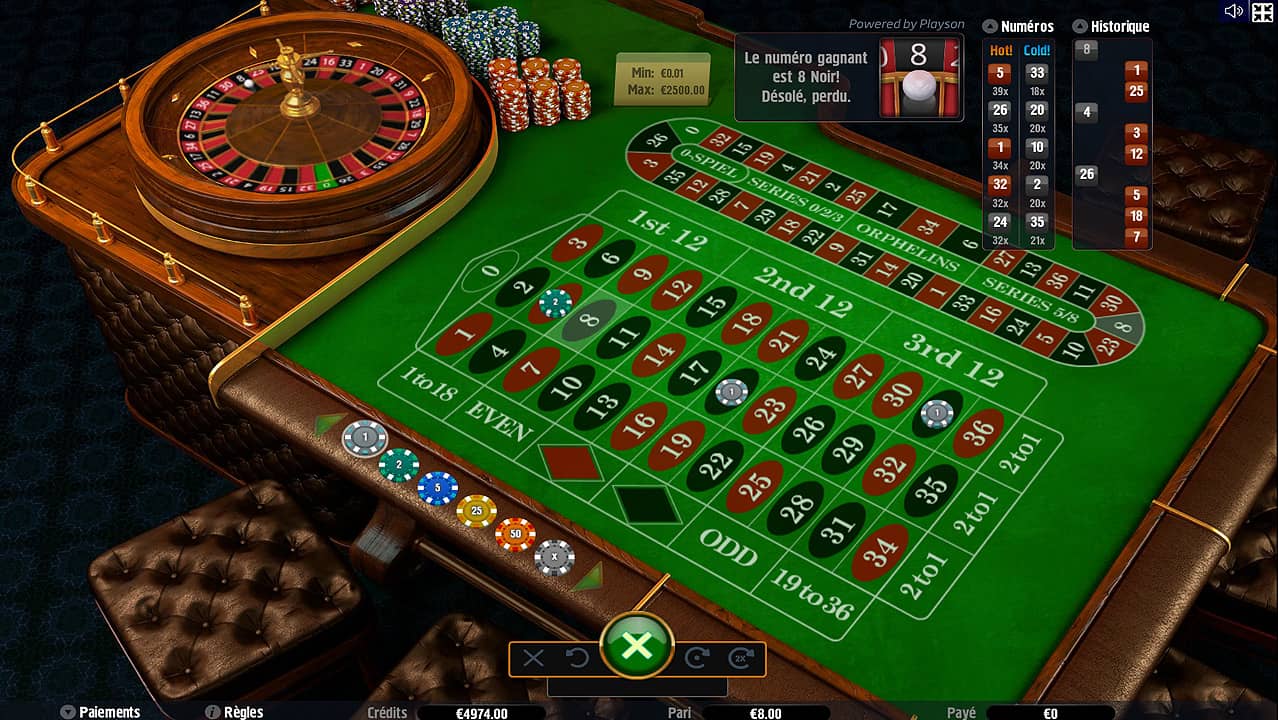The width and height of the screenshot is (1278, 720).
Task: Place a chip on number 0
Action: [x=490, y=270]
